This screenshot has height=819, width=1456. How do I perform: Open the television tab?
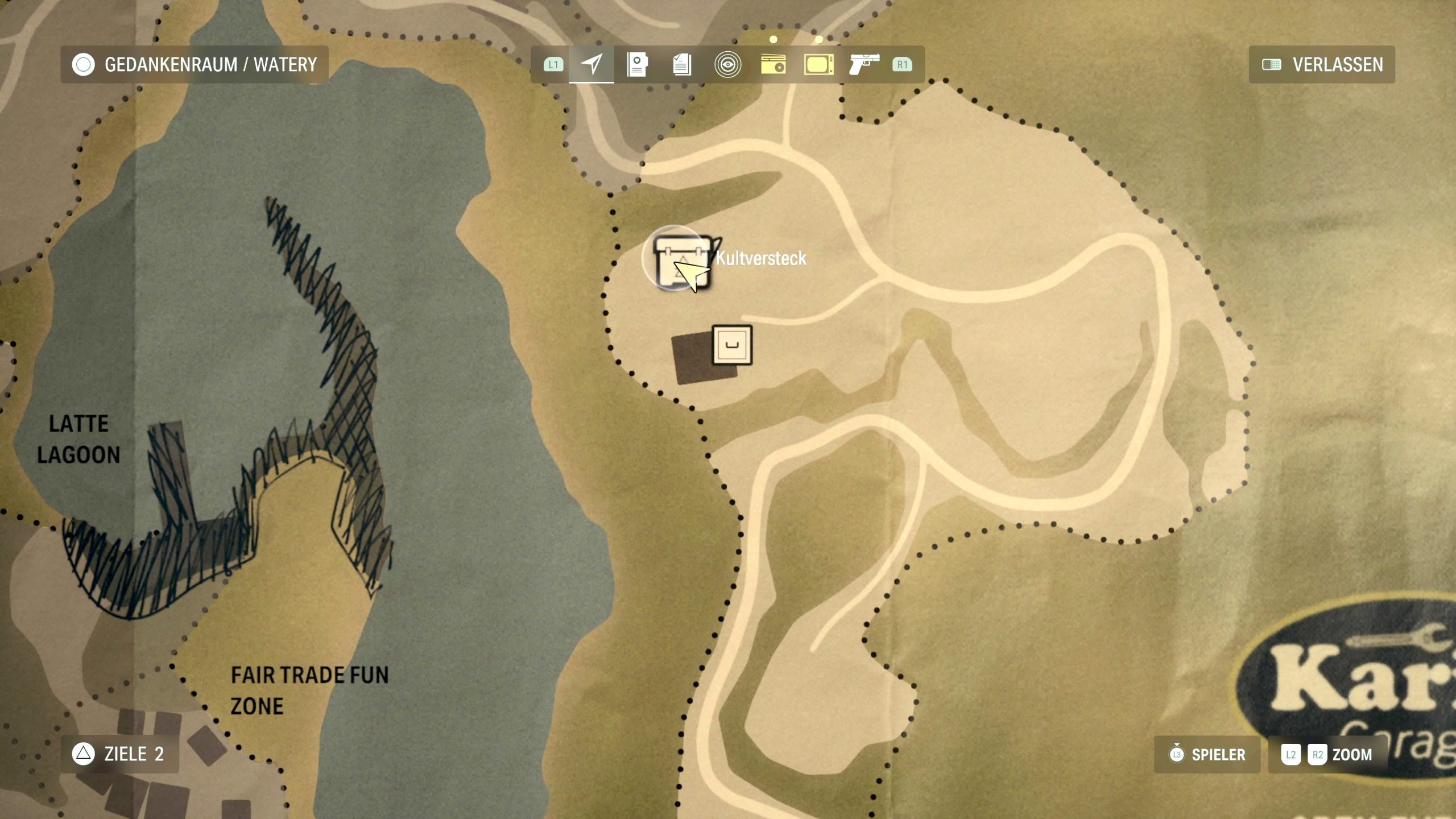point(818,64)
